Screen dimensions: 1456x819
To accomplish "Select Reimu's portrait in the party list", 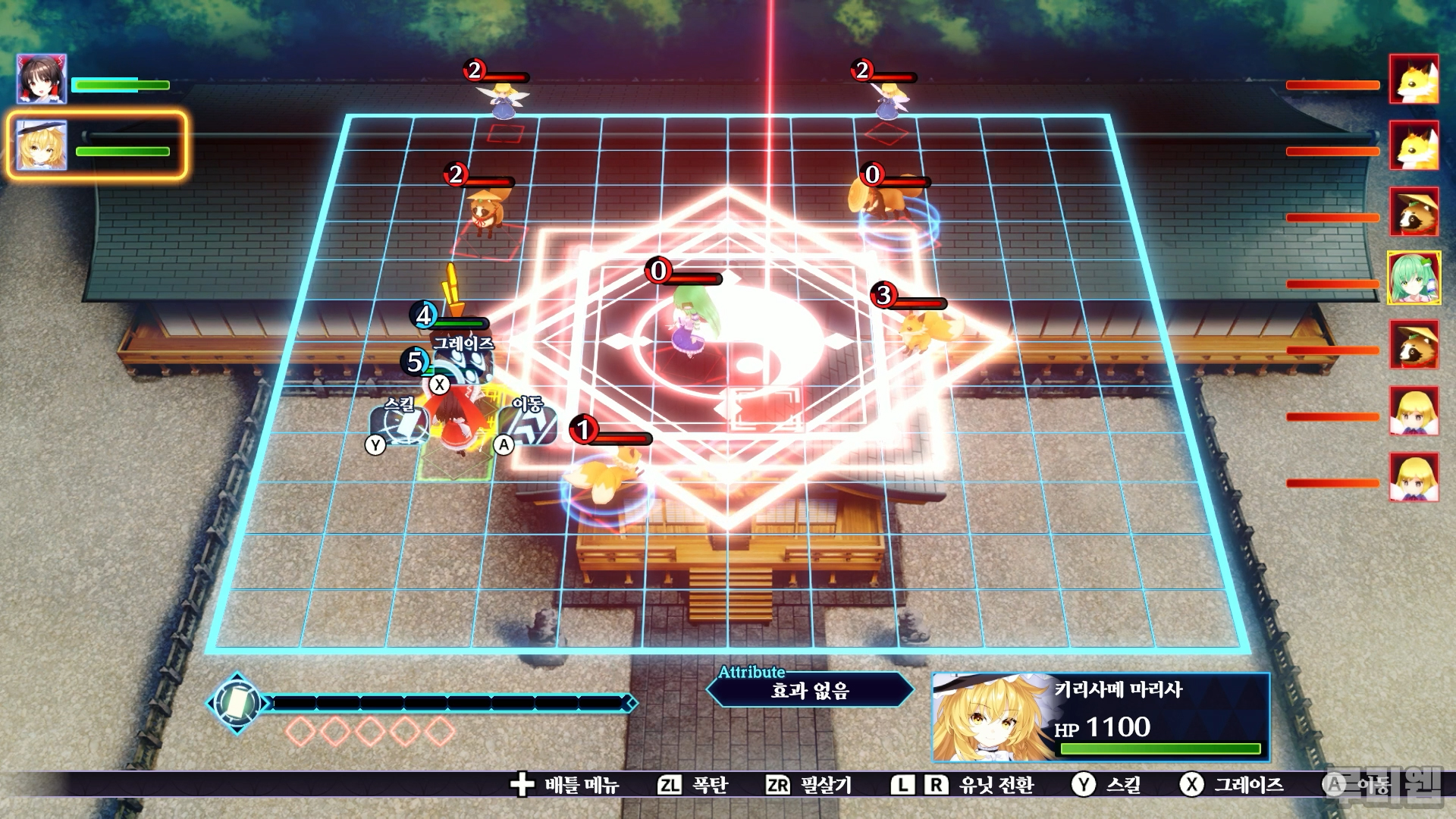I will click(x=42, y=79).
